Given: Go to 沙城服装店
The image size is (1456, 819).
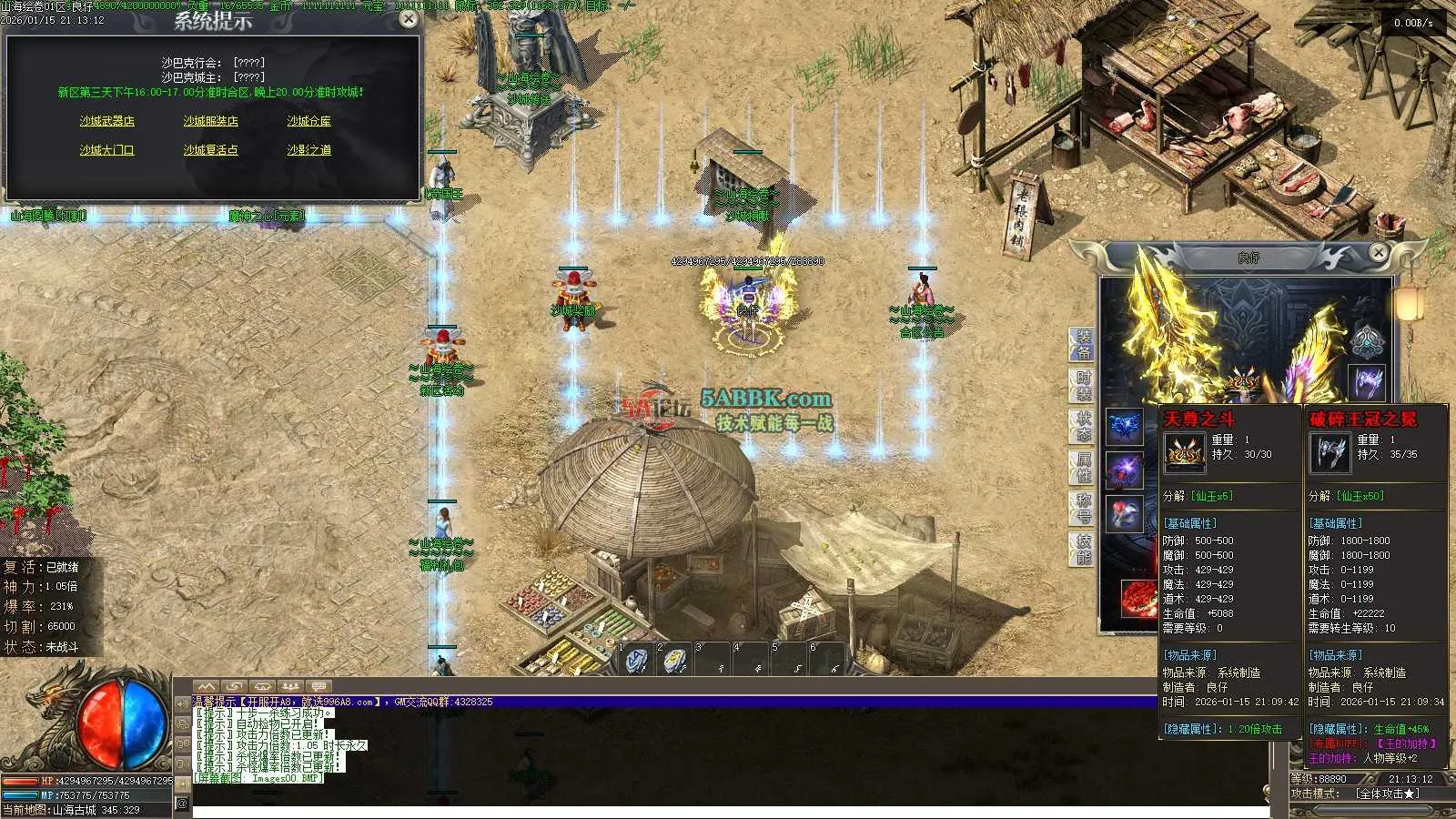Looking at the screenshot, I should [210, 121].
